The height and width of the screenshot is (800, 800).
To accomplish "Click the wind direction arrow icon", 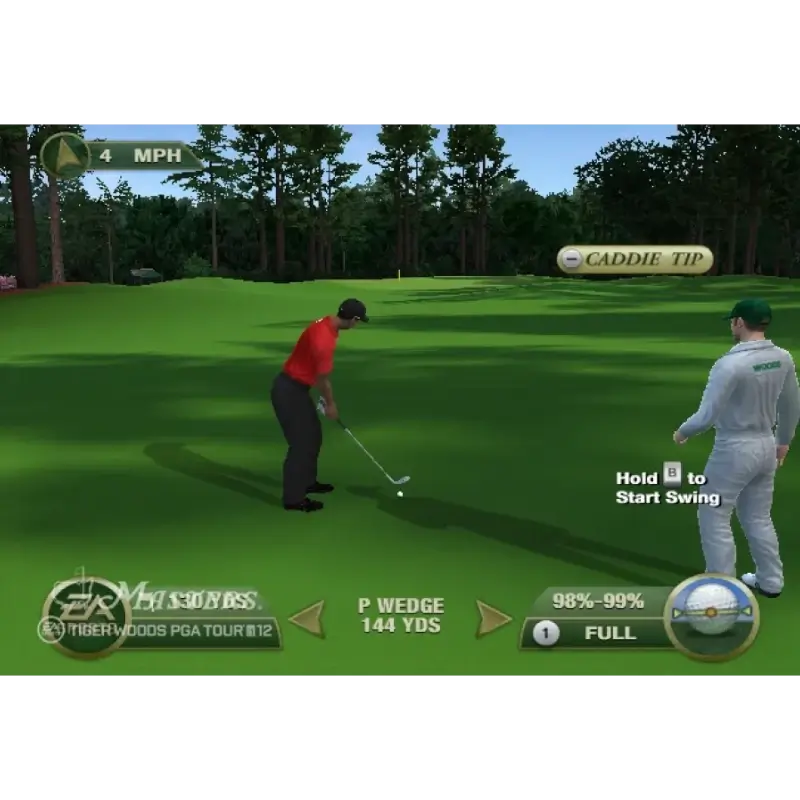I will (x=65, y=156).
